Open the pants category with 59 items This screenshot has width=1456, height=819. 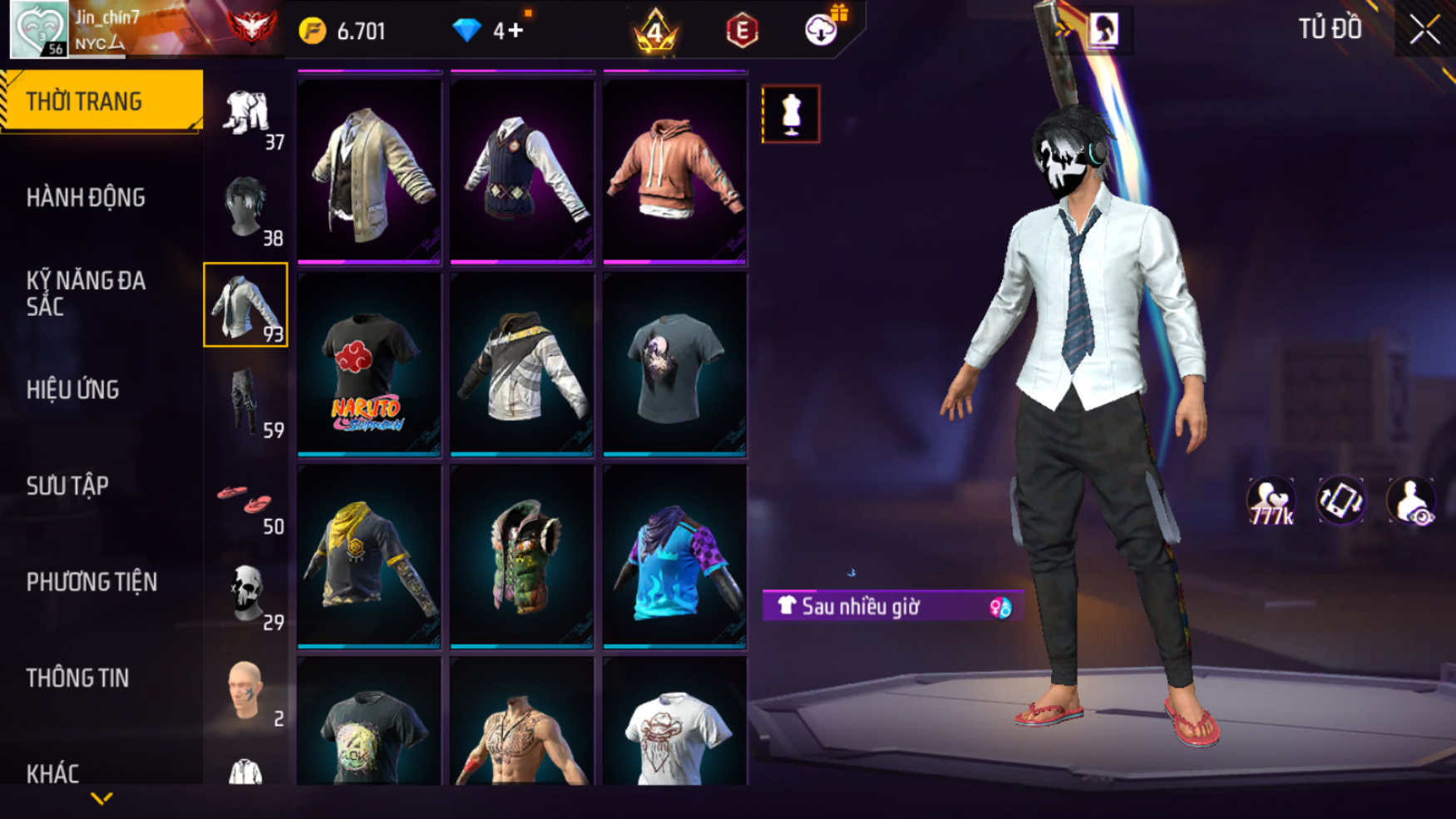click(246, 402)
